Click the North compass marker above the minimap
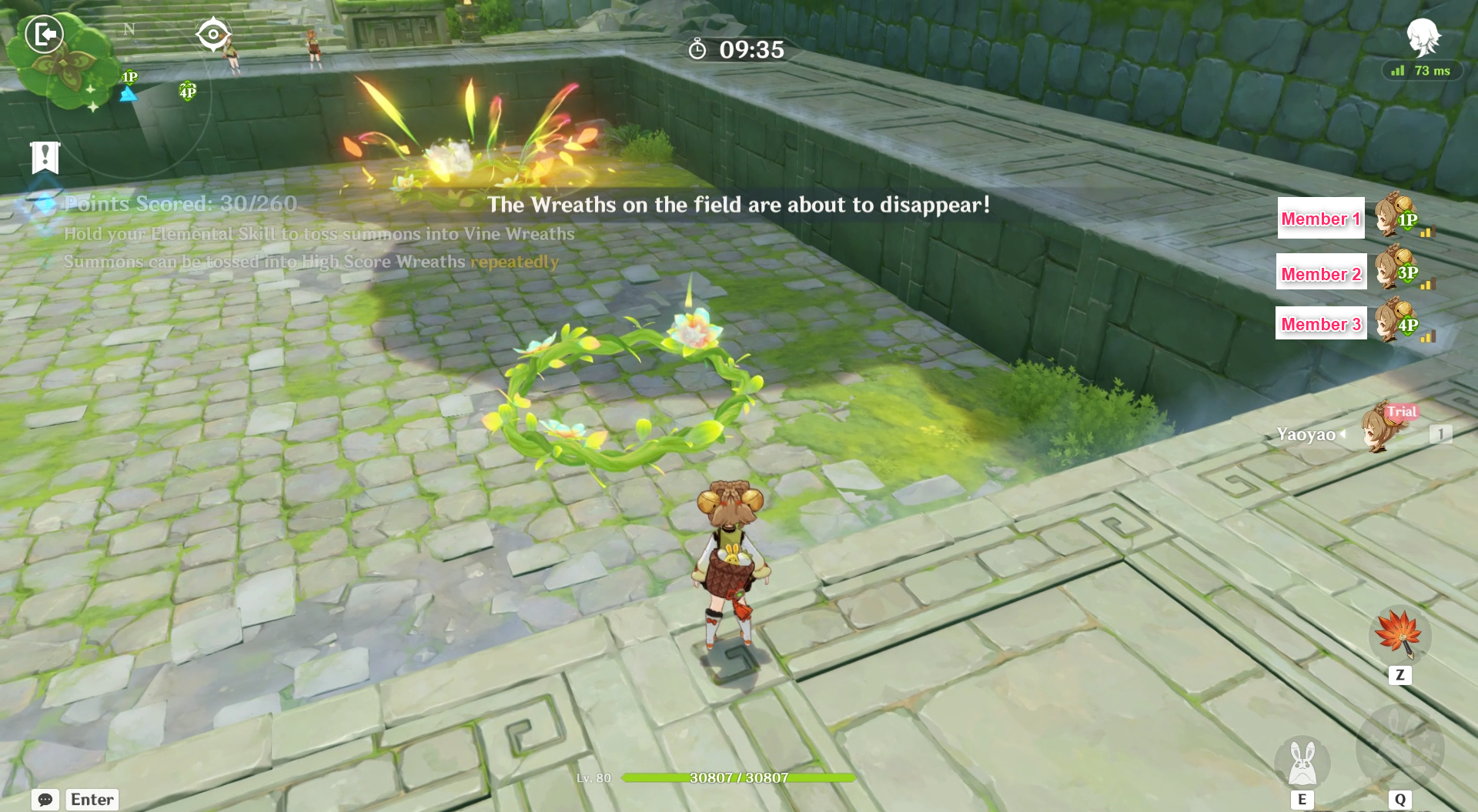The image size is (1478, 812). (129, 29)
